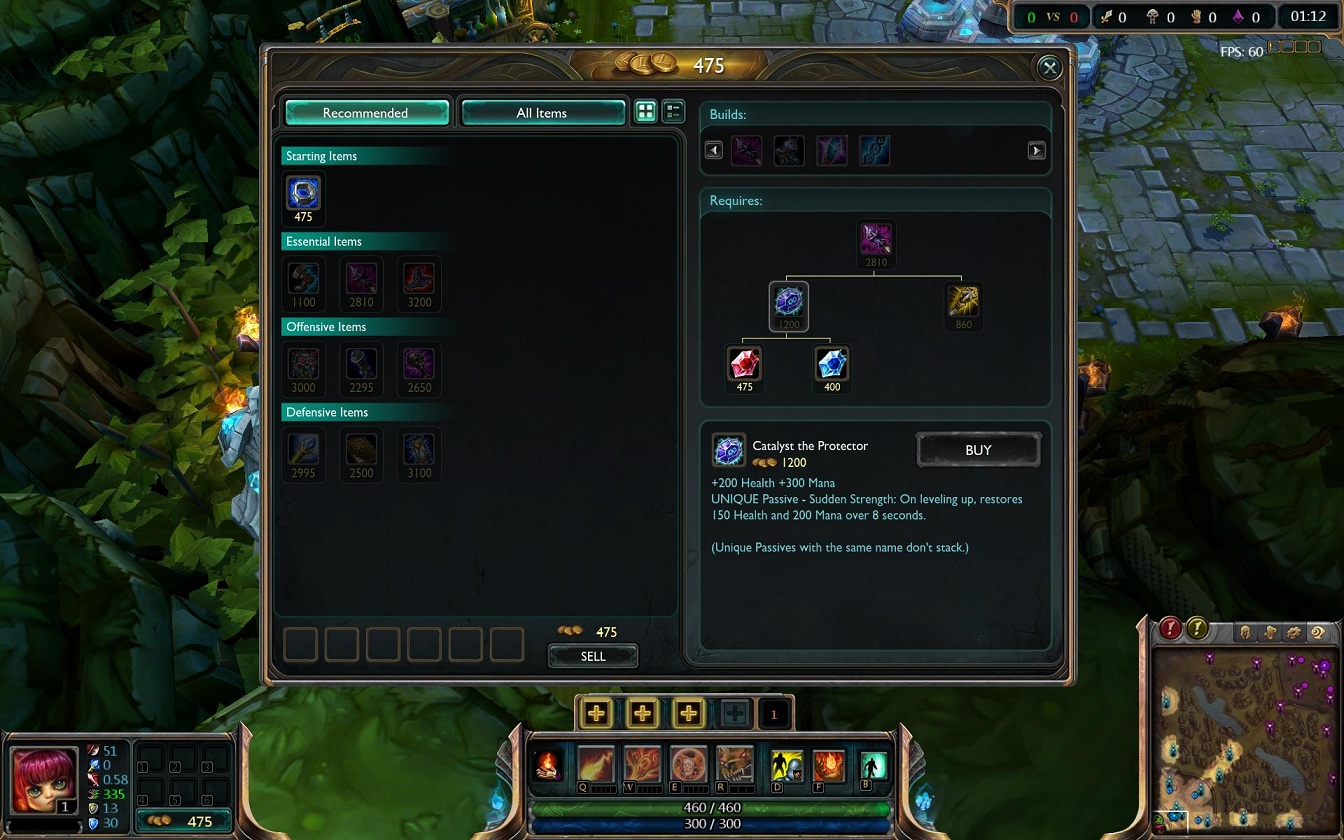
Task: Switch to the All Items tab
Action: coord(542,113)
